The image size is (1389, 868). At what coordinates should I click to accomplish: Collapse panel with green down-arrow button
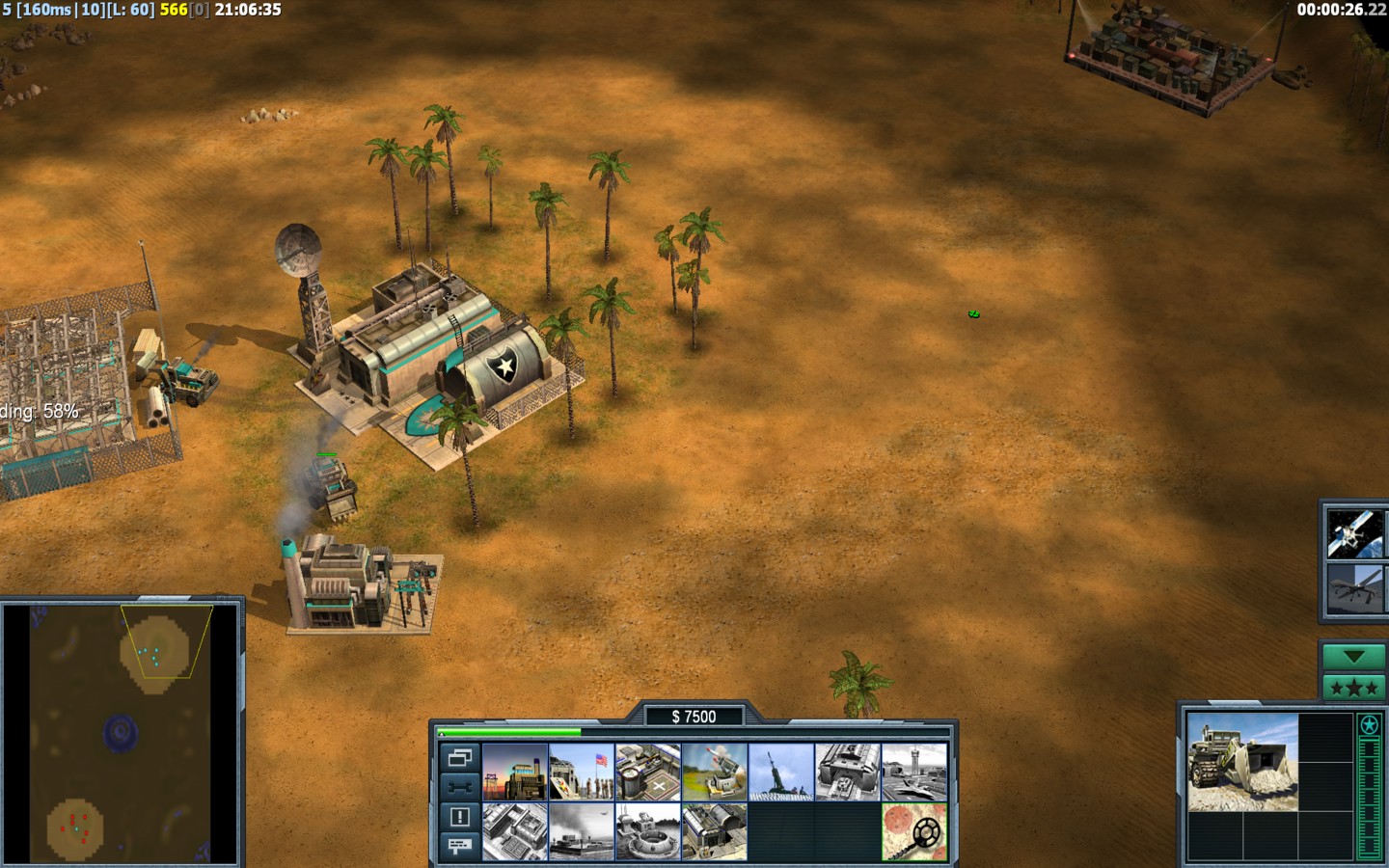[1353, 657]
